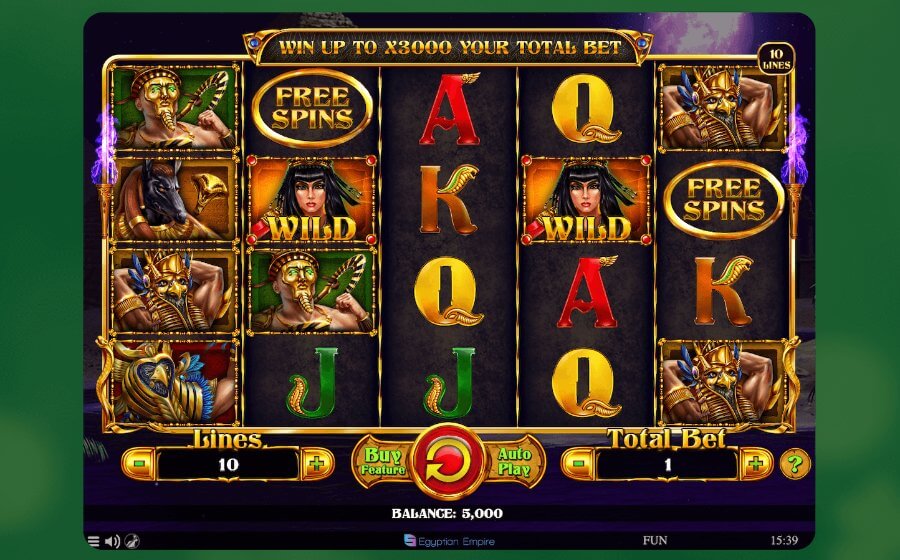Decrease the number of Lines
This screenshot has height=560, width=900.
[139, 464]
